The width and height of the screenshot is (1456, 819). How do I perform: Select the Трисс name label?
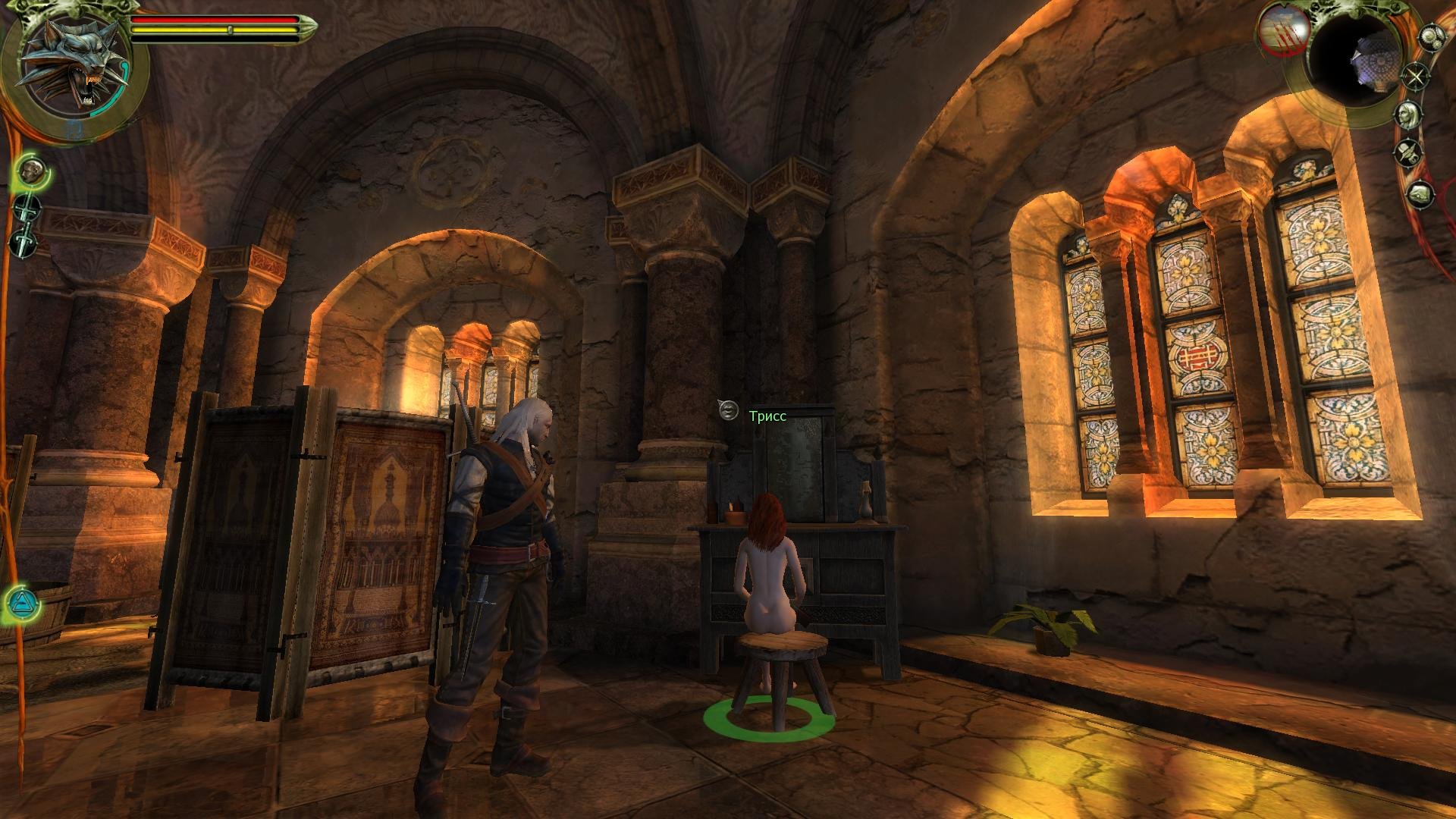pos(767,416)
